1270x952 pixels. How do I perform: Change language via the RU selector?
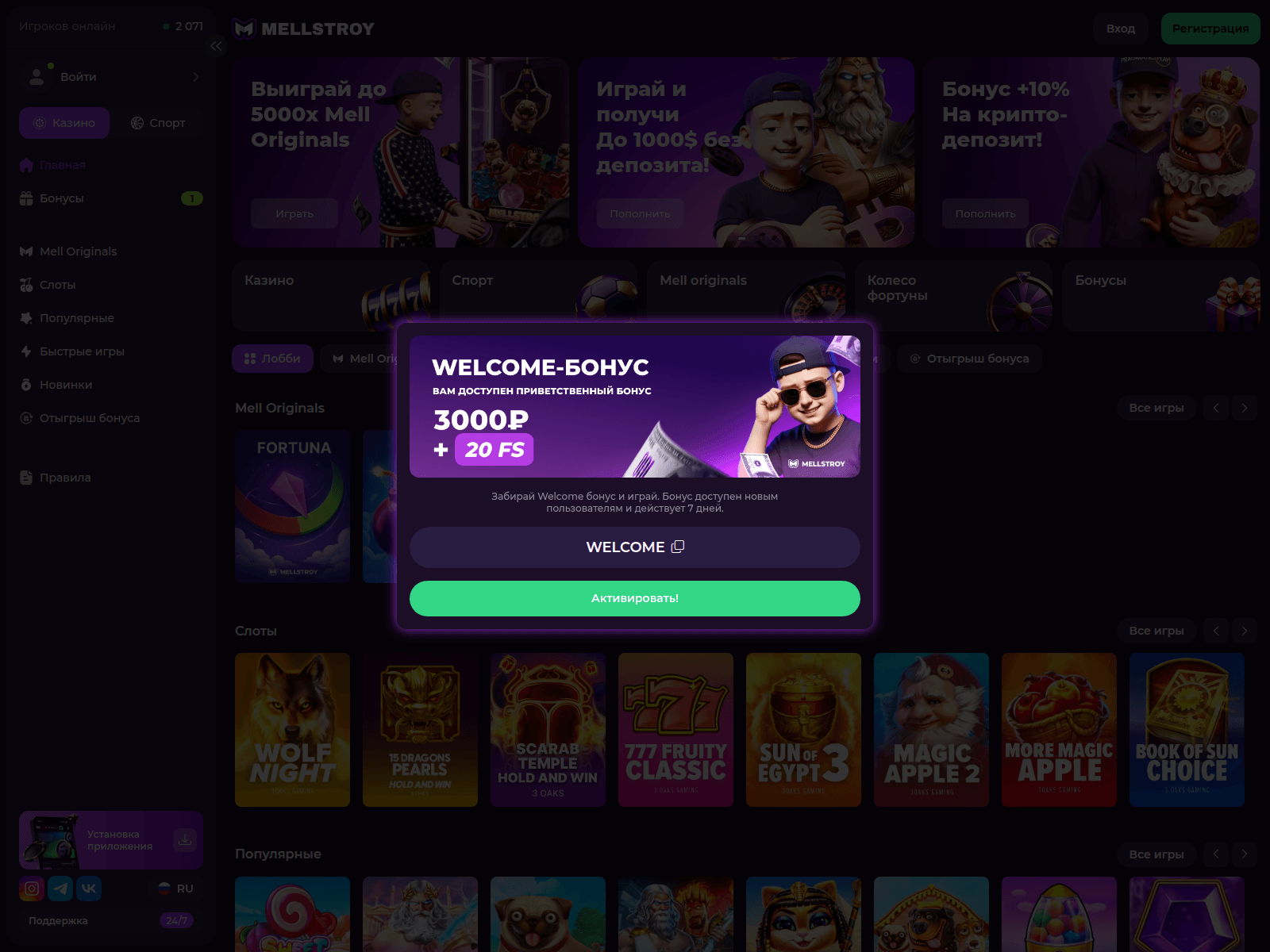pos(176,889)
